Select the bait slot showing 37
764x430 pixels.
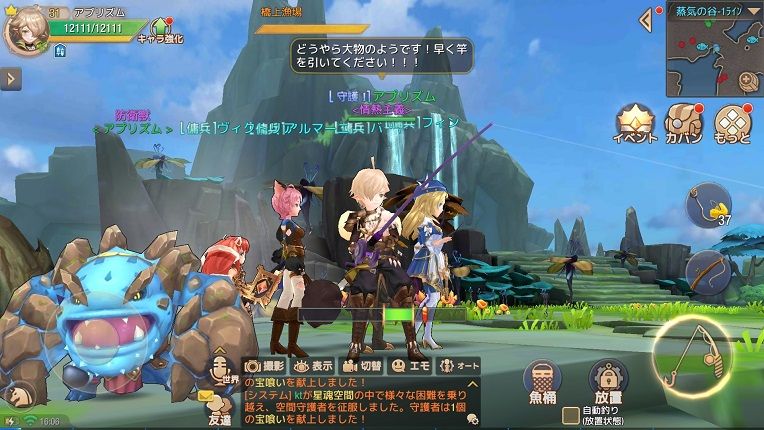(x=708, y=205)
